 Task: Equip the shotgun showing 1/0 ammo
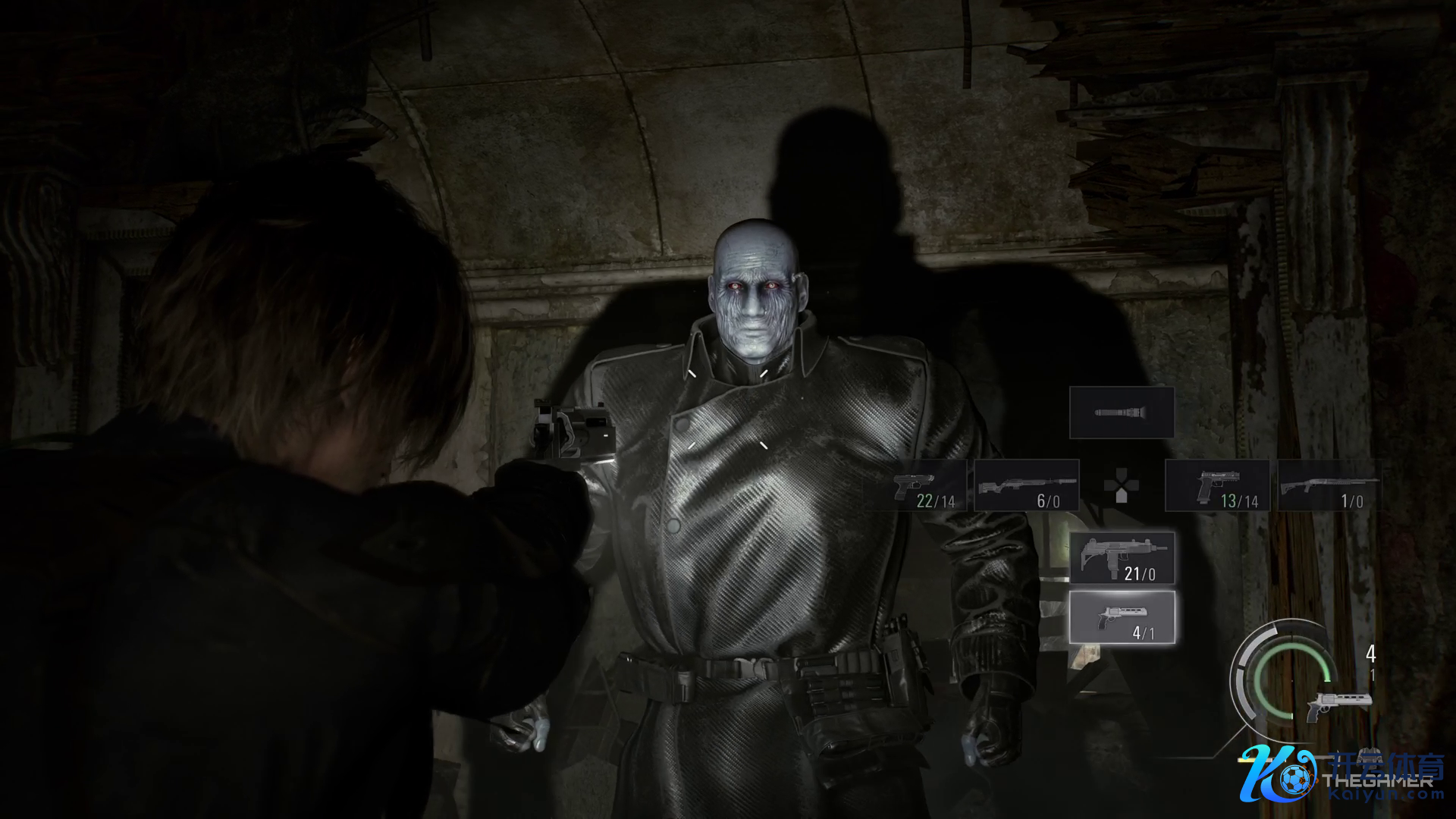1329,485
